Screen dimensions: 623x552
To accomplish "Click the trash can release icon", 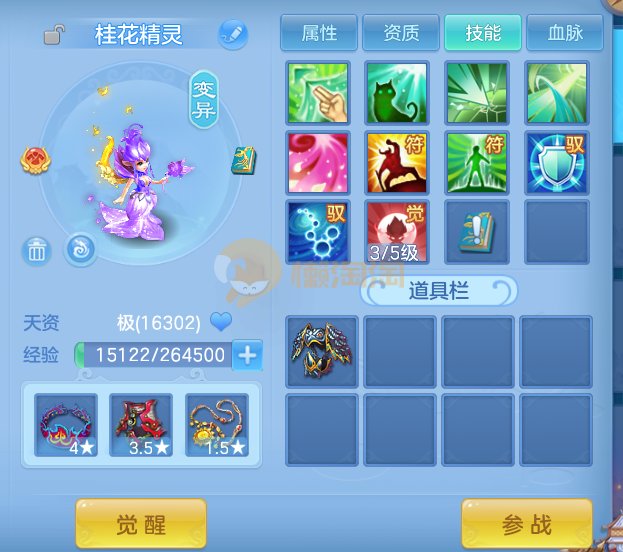I will click(37, 250).
